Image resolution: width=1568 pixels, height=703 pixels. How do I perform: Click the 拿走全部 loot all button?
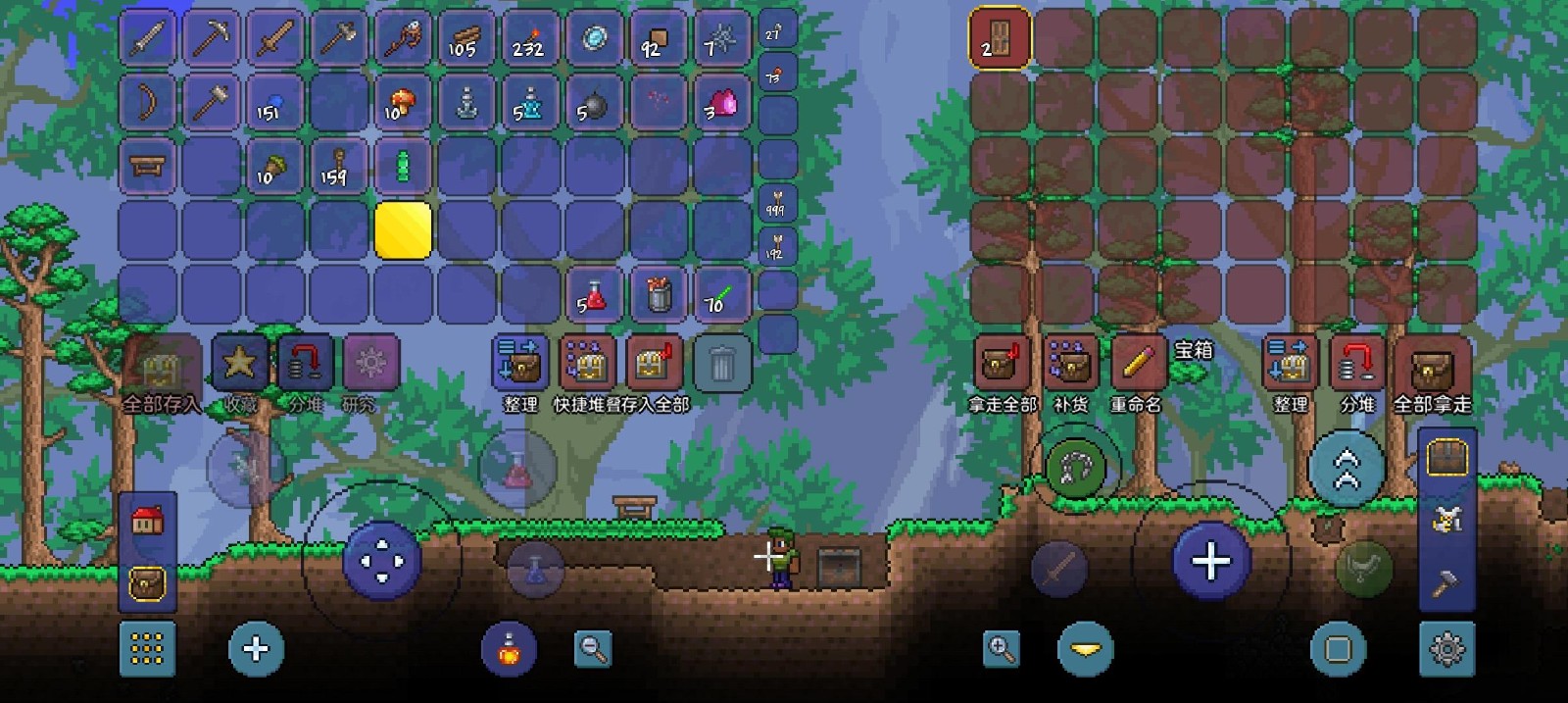[x=1002, y=365]
